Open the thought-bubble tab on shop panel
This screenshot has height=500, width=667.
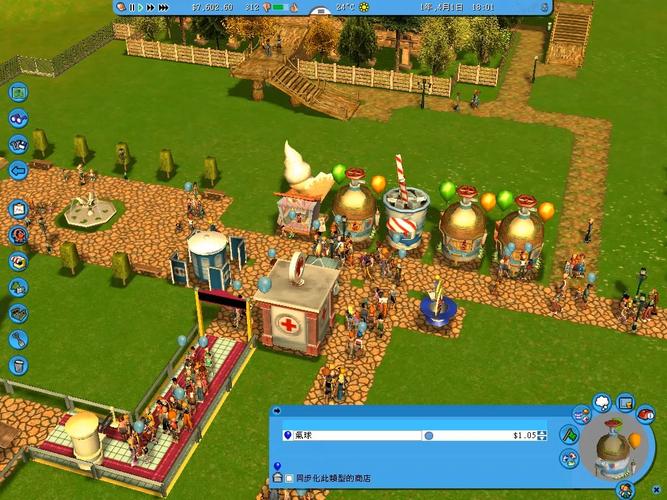pyautogui.click(x=602, y=402)
